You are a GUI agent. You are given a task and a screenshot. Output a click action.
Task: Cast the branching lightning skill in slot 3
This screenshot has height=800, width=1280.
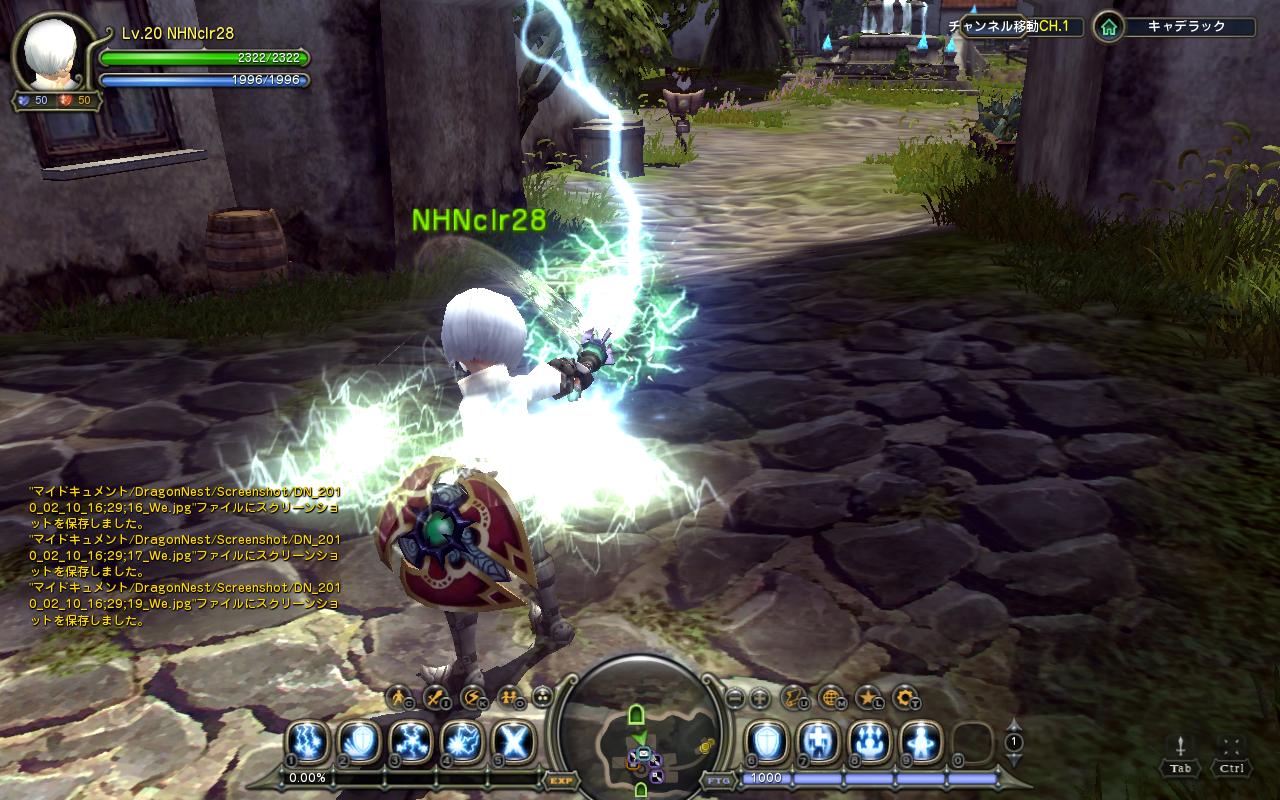pos(410,742)
